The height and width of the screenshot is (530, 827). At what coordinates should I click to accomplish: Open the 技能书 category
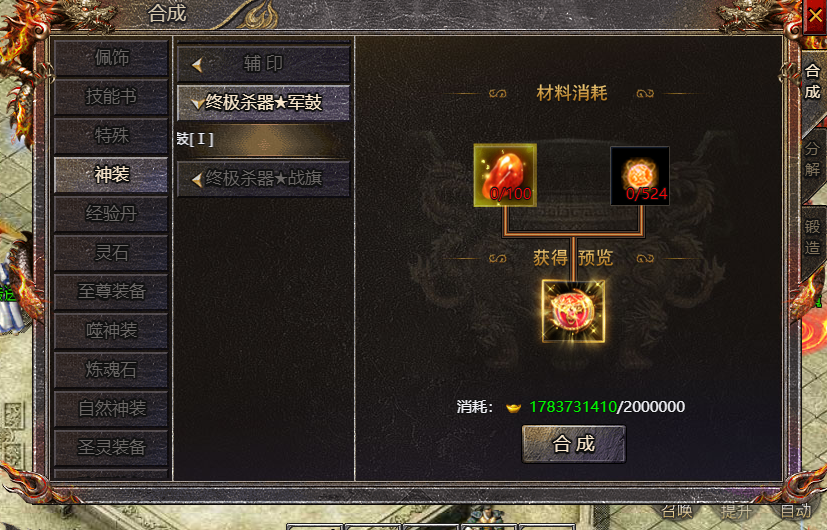click(x=111, y=97)
